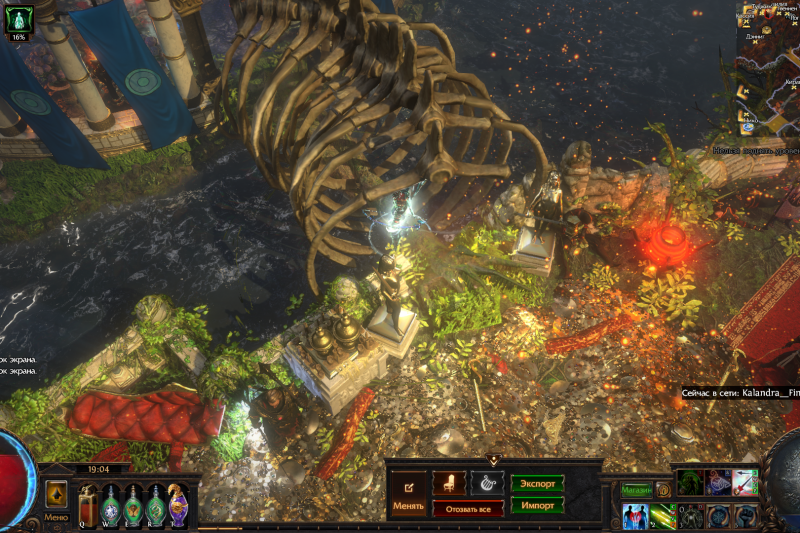Select the green streak skill icon
800x533 pixels.
tap(663, 516)
